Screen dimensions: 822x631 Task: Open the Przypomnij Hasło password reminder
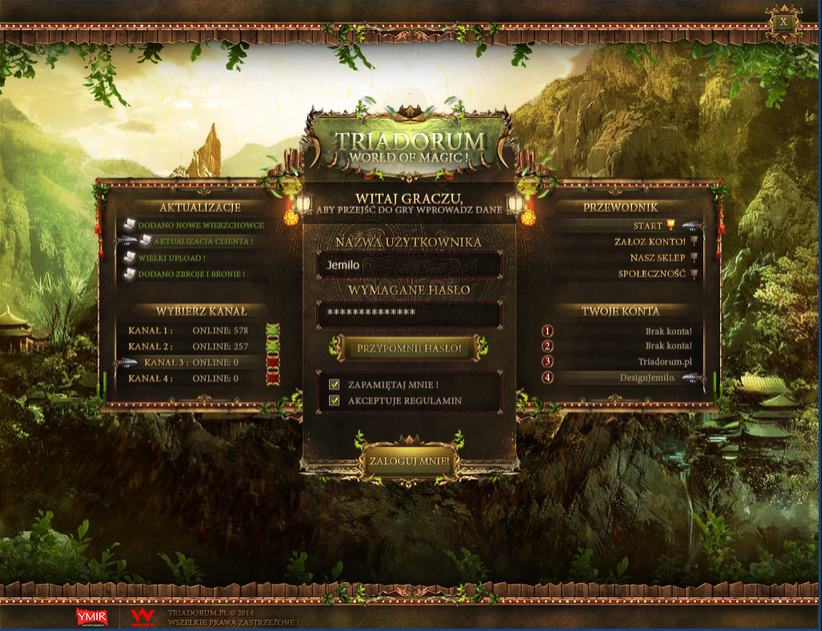pos(408,348)
